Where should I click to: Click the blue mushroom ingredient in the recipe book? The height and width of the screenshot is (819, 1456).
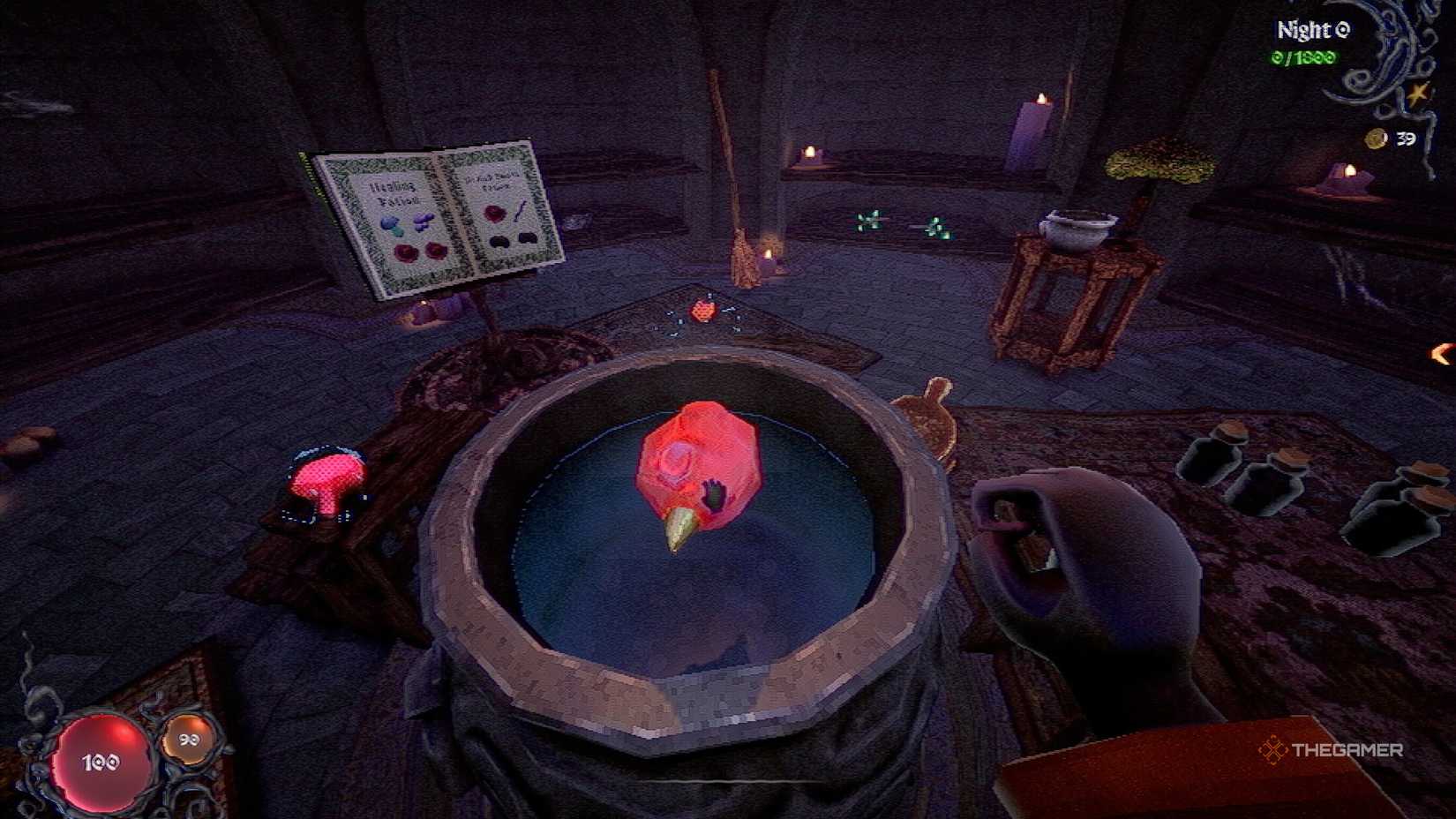(x=390, y=222)
